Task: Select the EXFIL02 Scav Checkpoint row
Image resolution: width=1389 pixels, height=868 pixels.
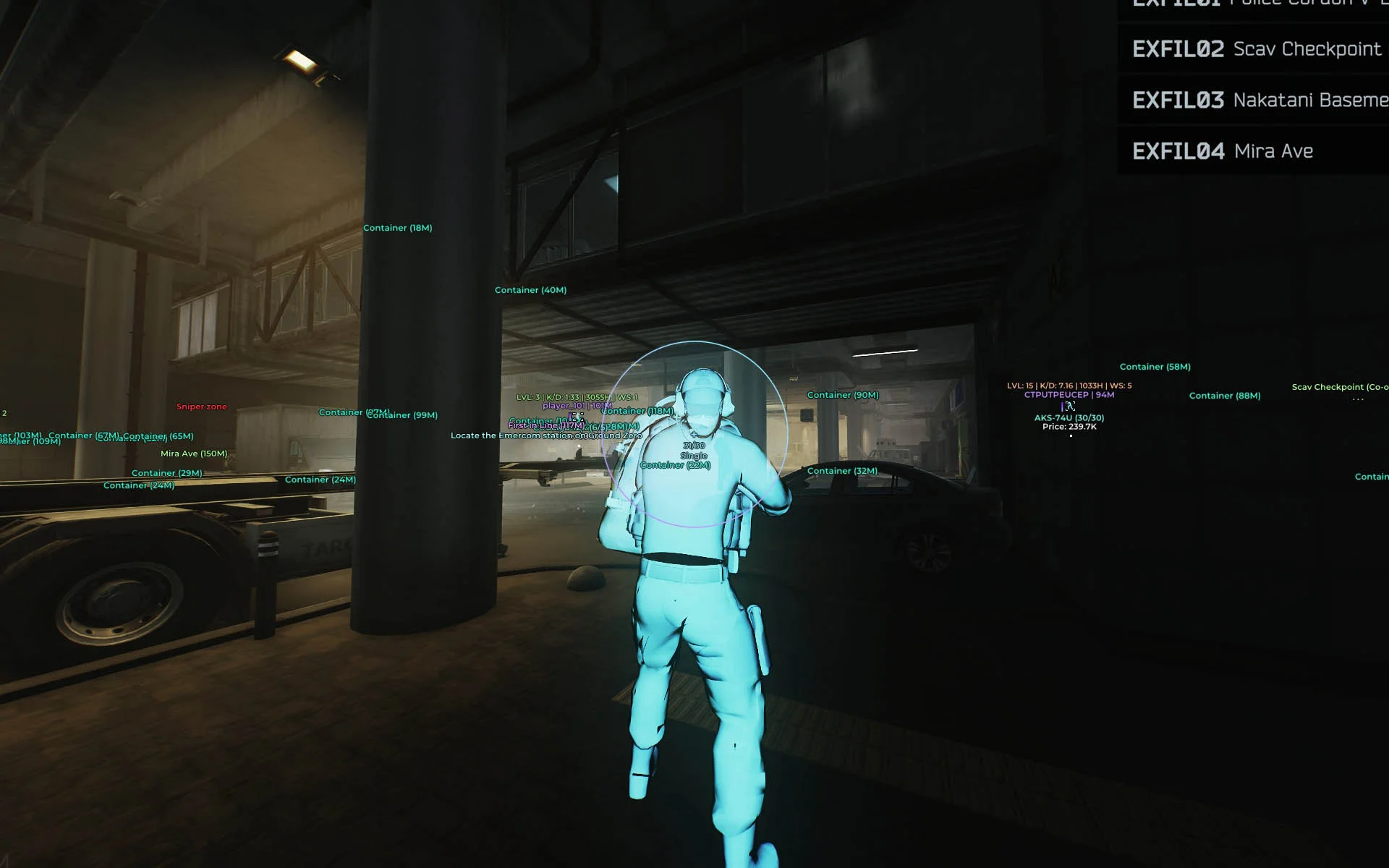Action: (1256, 49)
